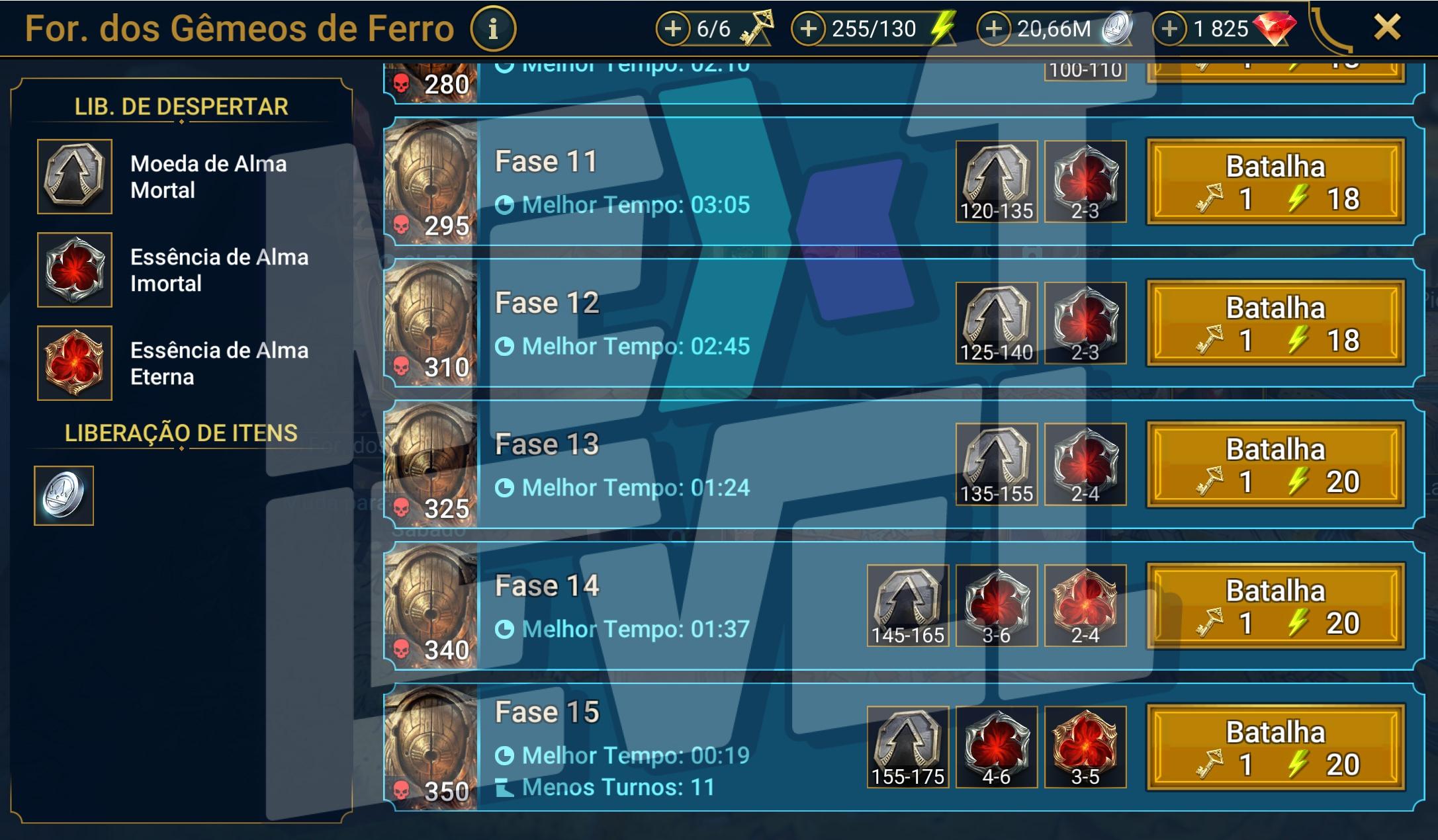Image resolution: width=1438 pixels, height=840 pixels.
Task: Inspect Fase 11 soul coin reward 120-135
Action: [997, 182]
